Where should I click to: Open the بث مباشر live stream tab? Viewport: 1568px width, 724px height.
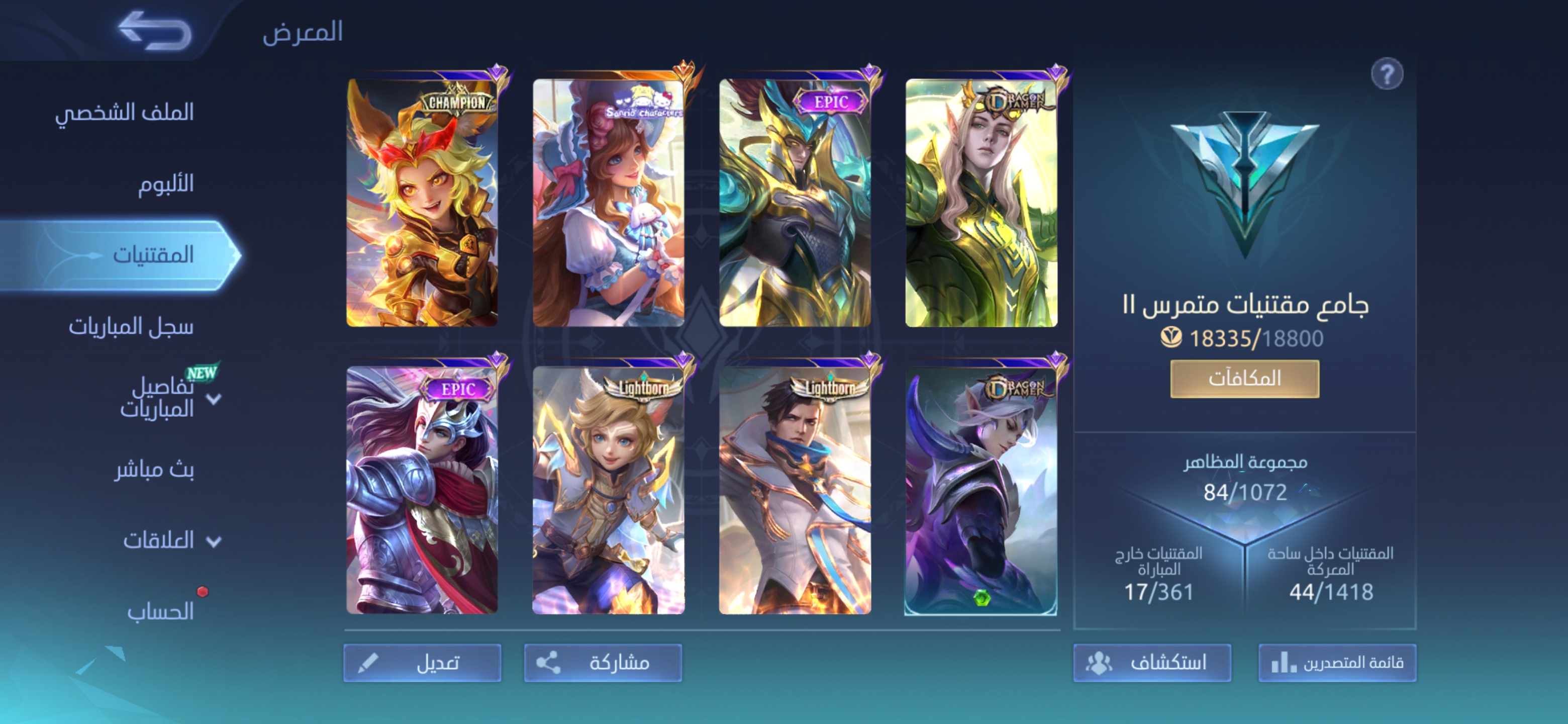click(x=154, y=470)
